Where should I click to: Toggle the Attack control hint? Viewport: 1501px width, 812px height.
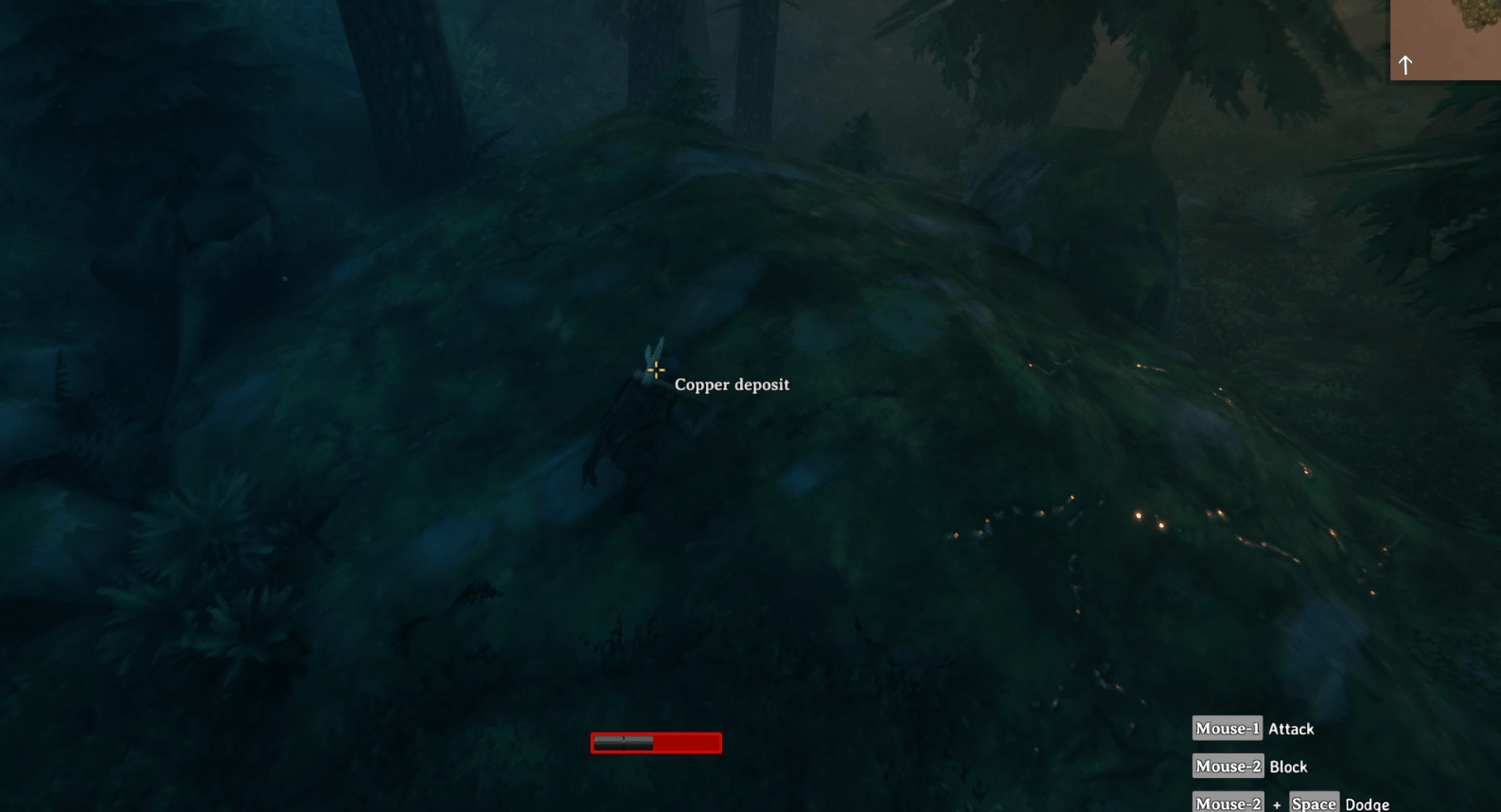pos(1254,728)
